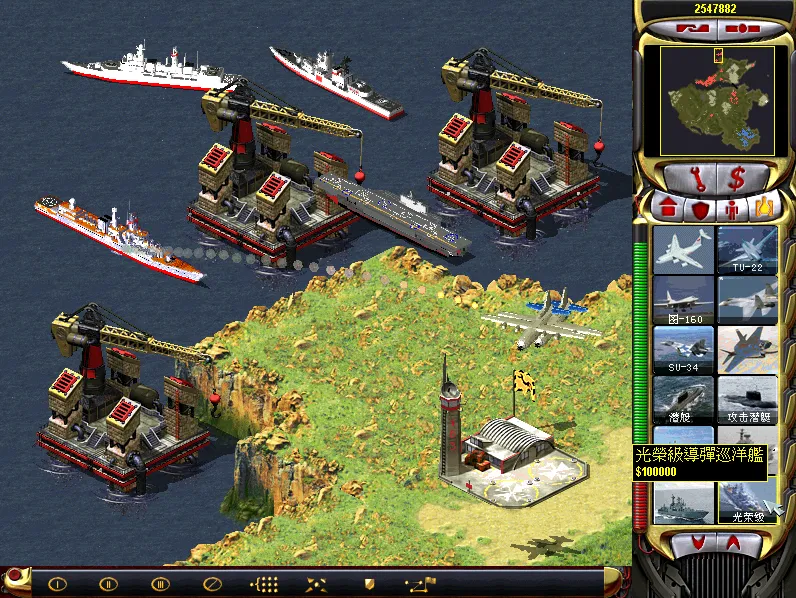Switch to the structures build tab
The image size is (796, 598).
tap(667, 209)
